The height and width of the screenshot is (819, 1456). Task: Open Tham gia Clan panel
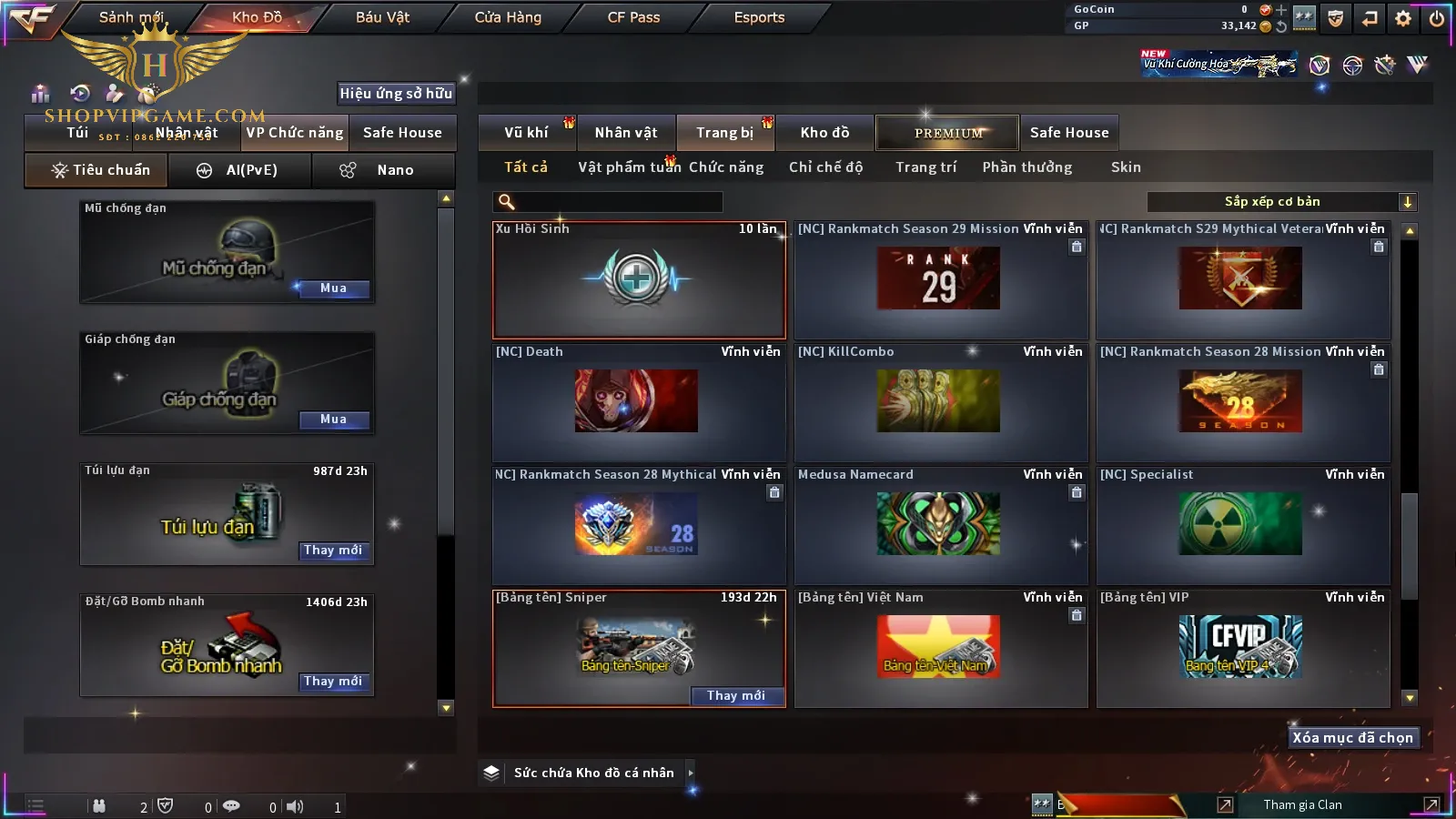point(1302,804)
